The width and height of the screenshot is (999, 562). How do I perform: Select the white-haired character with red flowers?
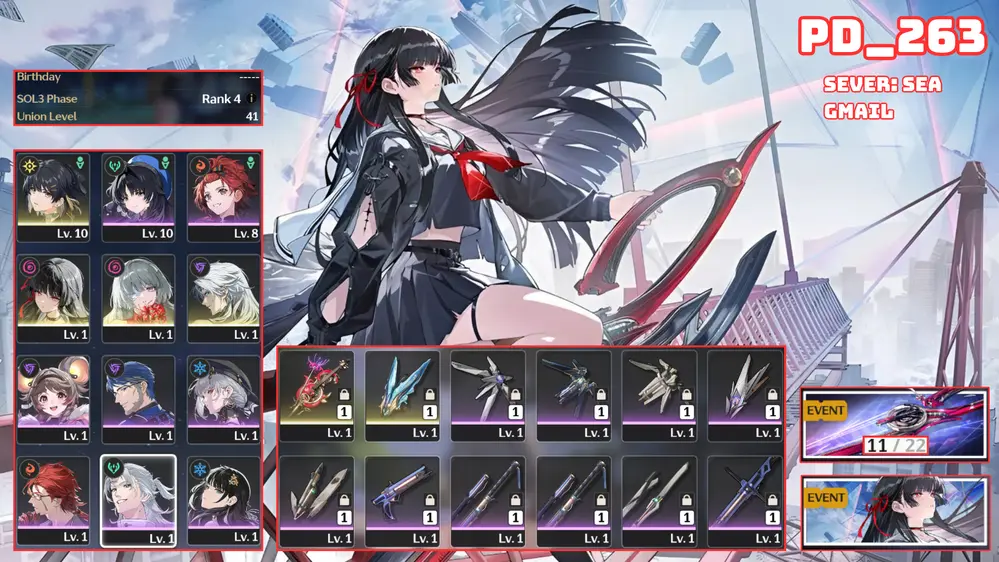[138, 297]
